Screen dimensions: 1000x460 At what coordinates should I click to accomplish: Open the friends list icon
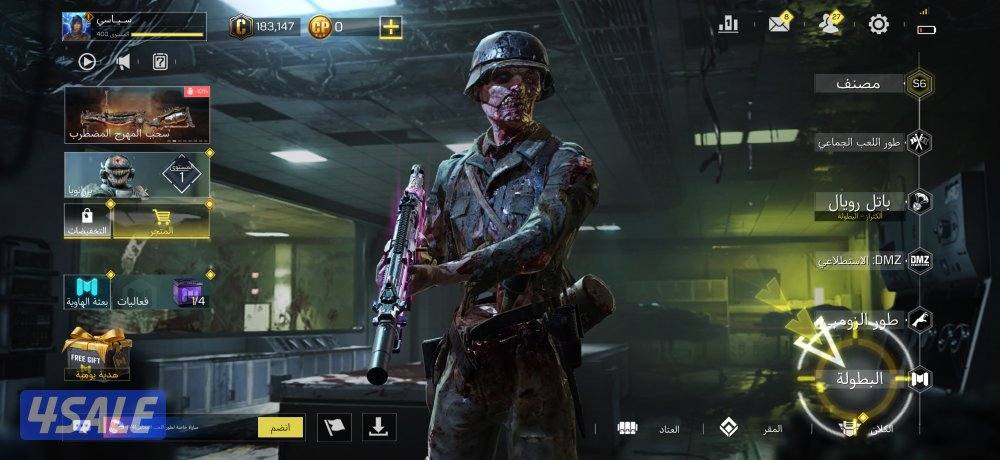(829, 25)
